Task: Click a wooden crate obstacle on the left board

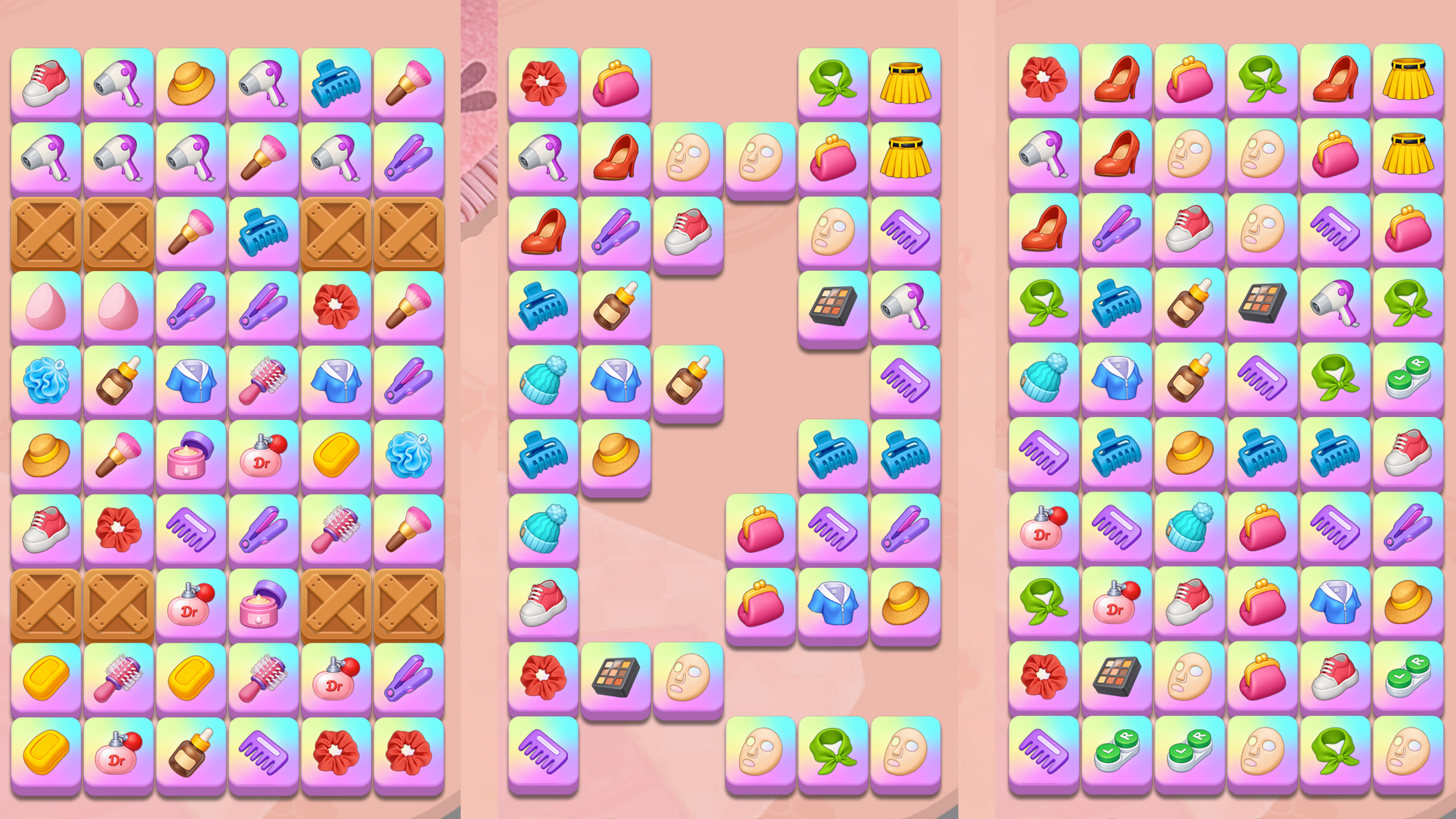Action: click(47, 231)
